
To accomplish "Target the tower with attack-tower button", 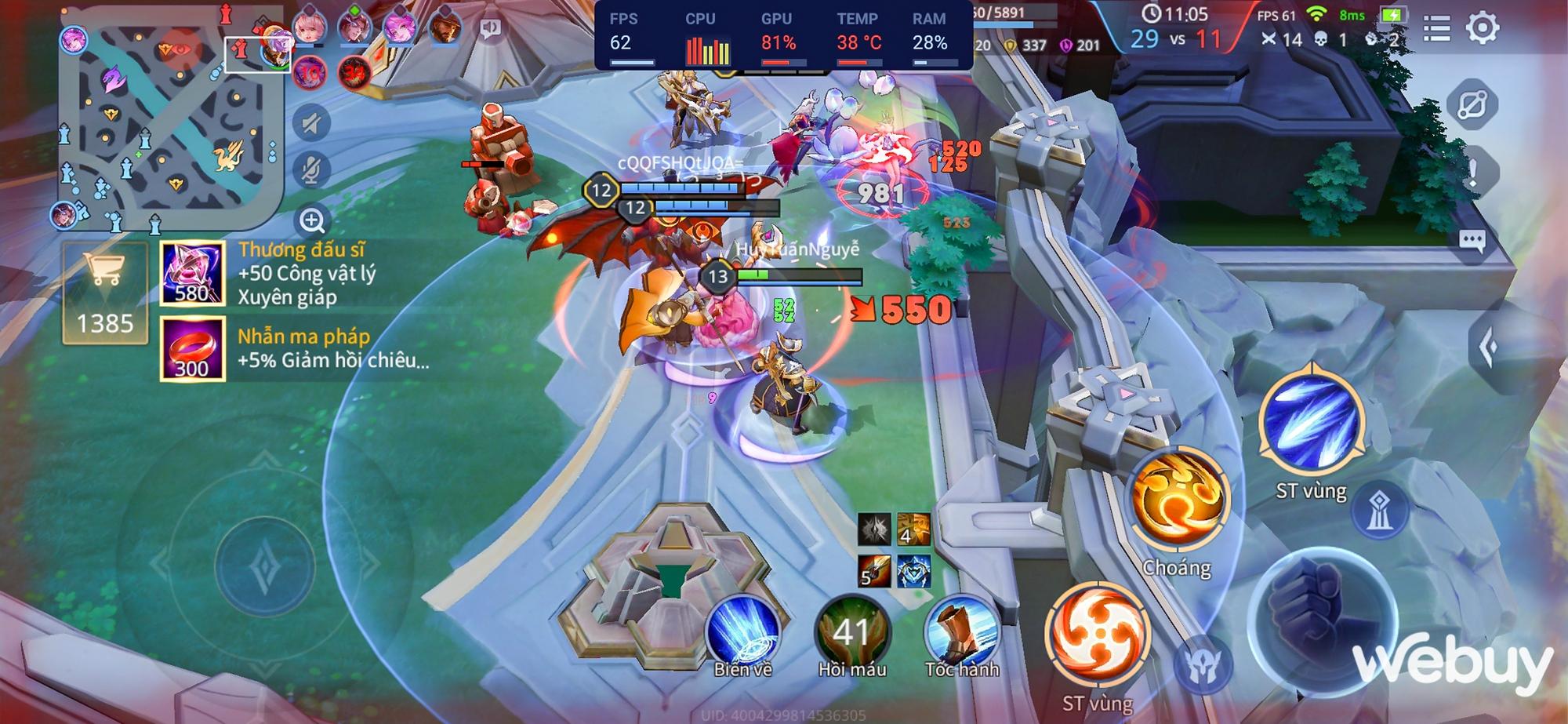I will pos(1378,511).
